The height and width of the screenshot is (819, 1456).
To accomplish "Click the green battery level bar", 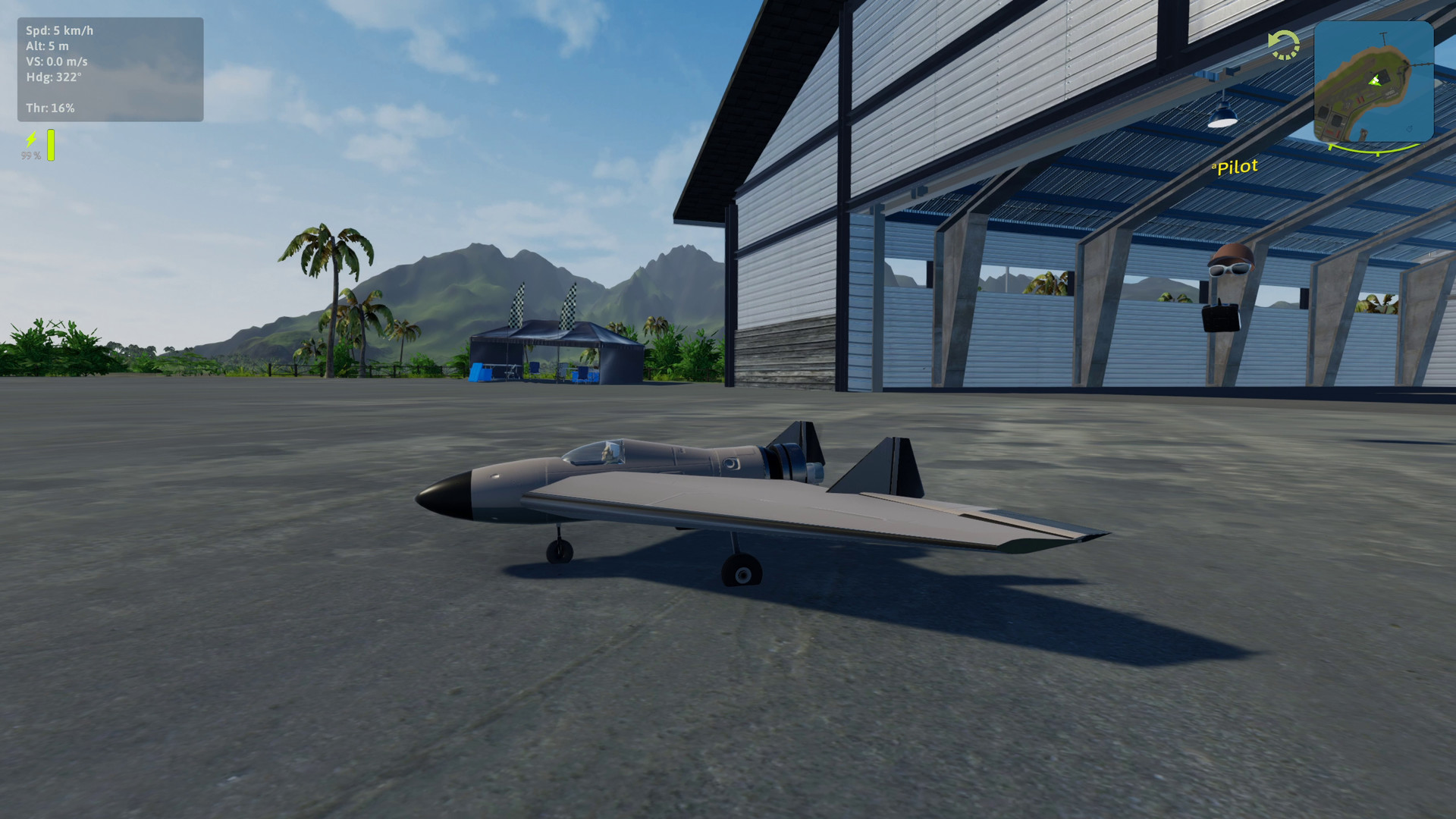I will coord(50,146).
